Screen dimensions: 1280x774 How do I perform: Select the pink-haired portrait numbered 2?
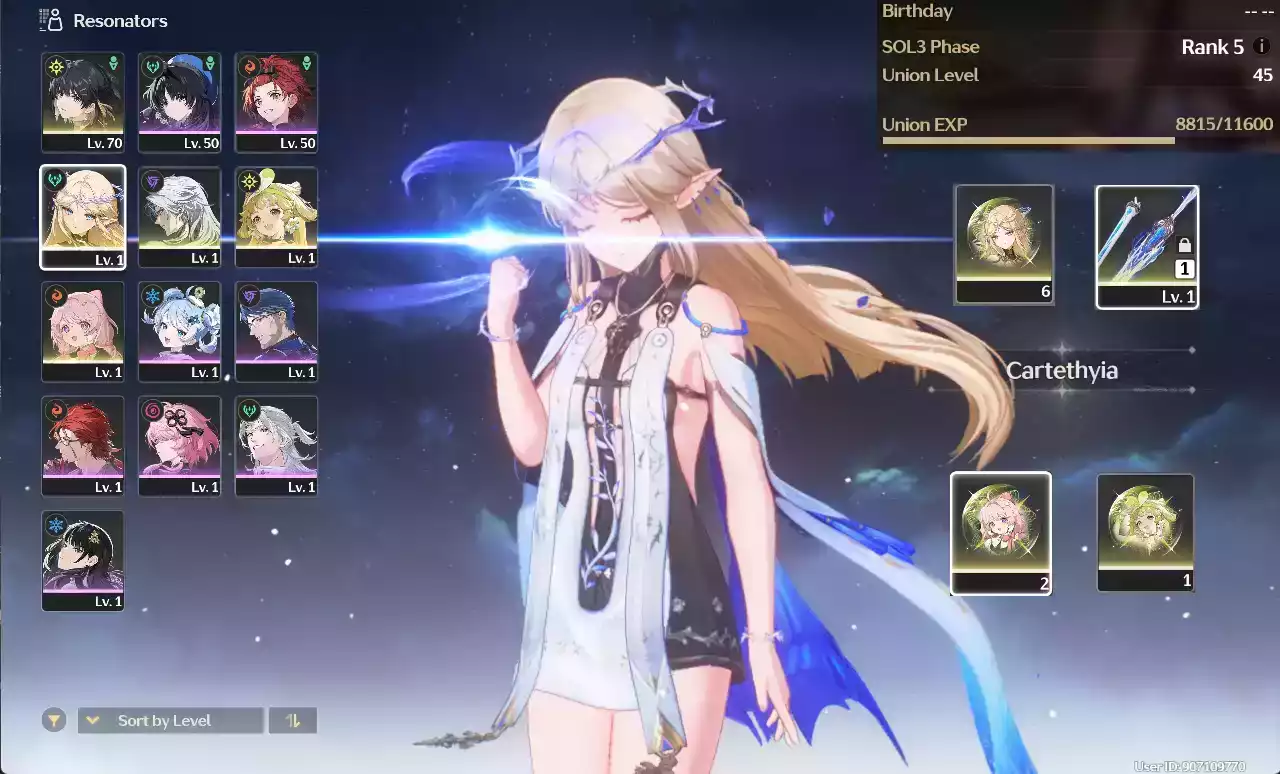[x=1000, y=532]
